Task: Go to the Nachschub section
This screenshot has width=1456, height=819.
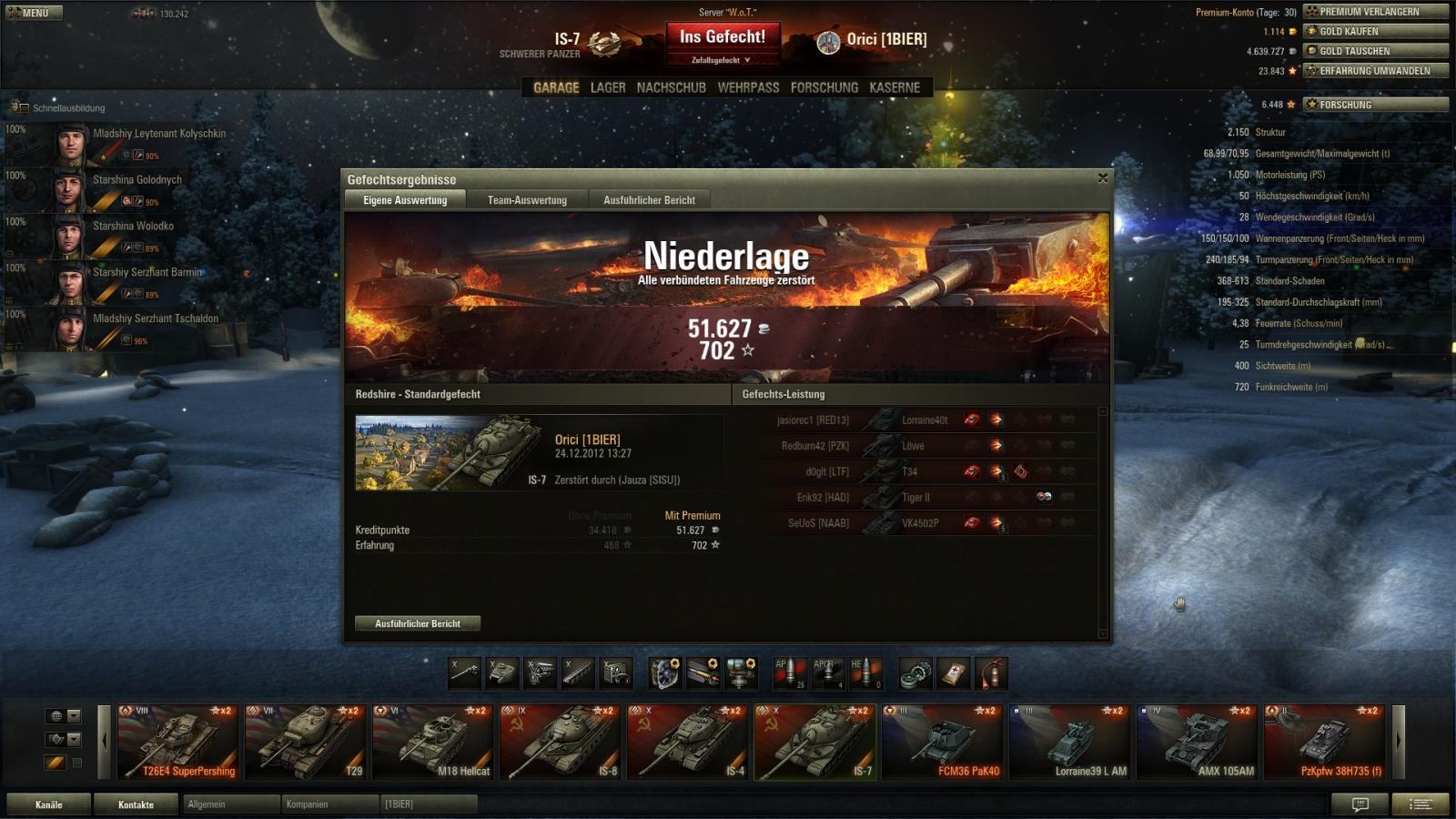Action: coord(671,87)
